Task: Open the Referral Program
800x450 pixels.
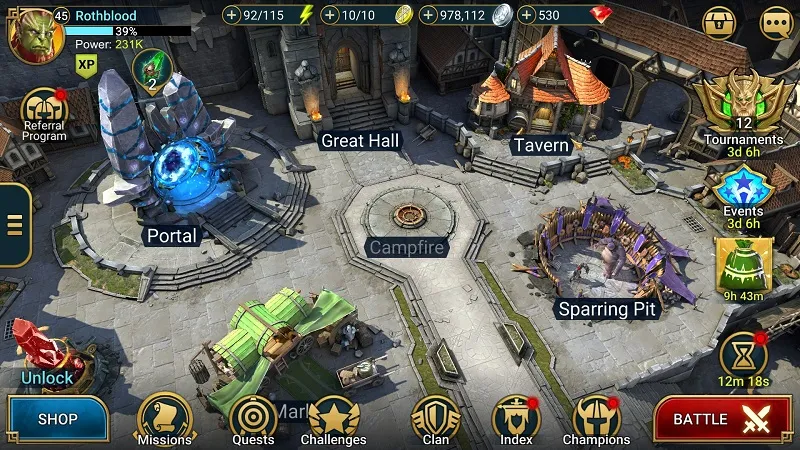Action: [44, 112]
